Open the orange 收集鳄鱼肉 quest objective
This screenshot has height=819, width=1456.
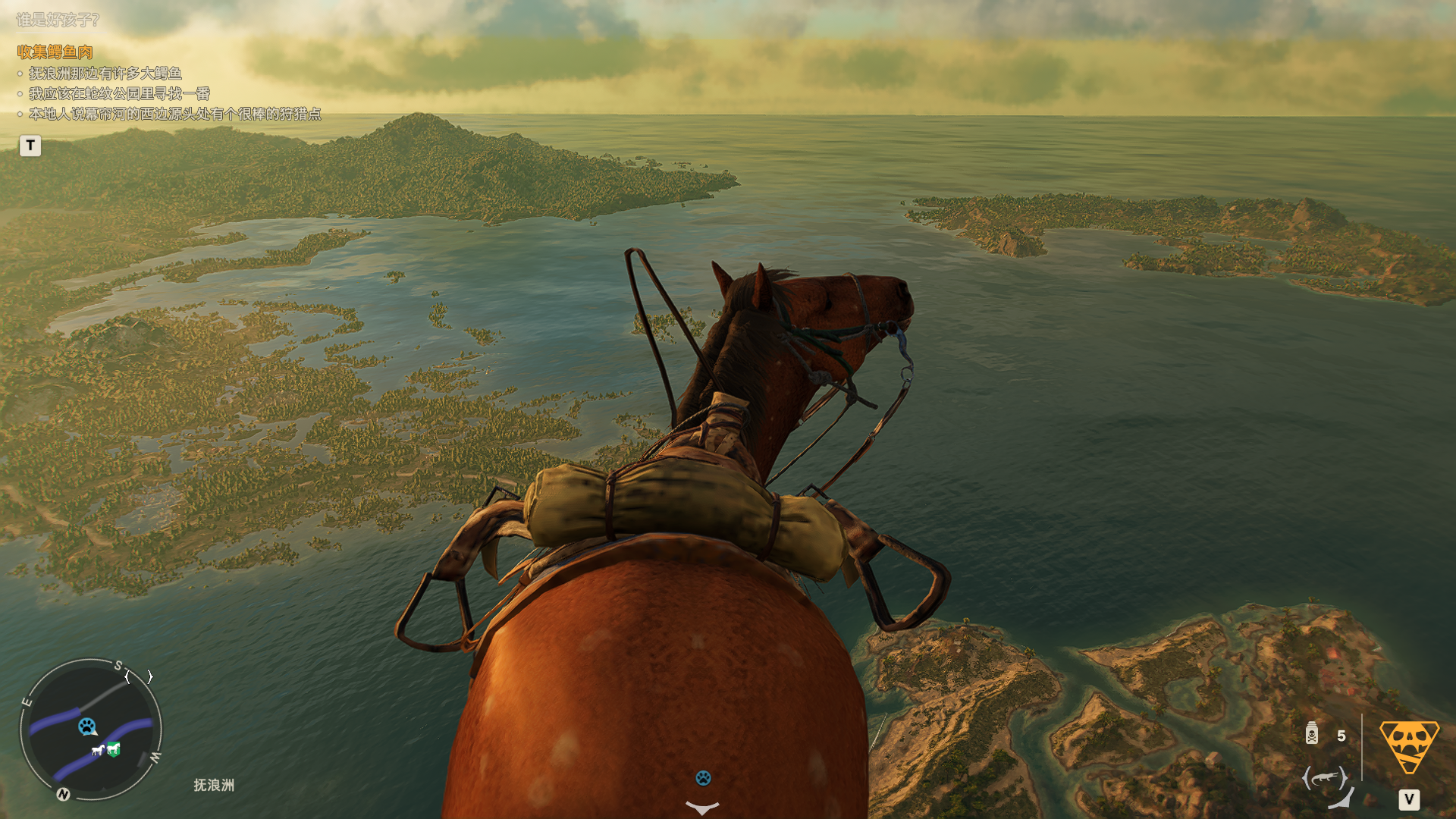pyautogui.click(x=55, y=52)
